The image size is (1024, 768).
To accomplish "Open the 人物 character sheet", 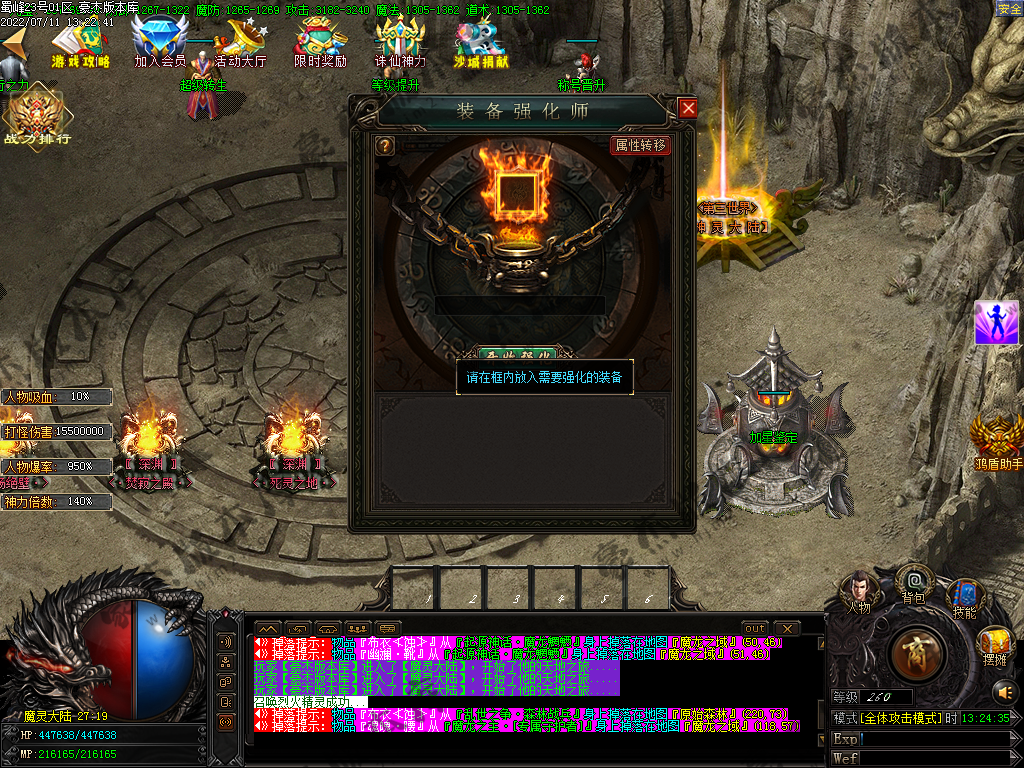I will pyautogui.click(x=858, y=590).
